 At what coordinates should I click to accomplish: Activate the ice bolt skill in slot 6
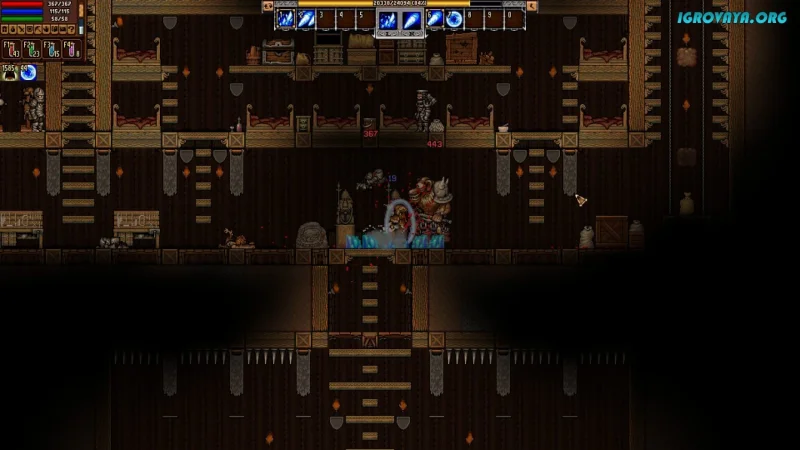(435, 18)
